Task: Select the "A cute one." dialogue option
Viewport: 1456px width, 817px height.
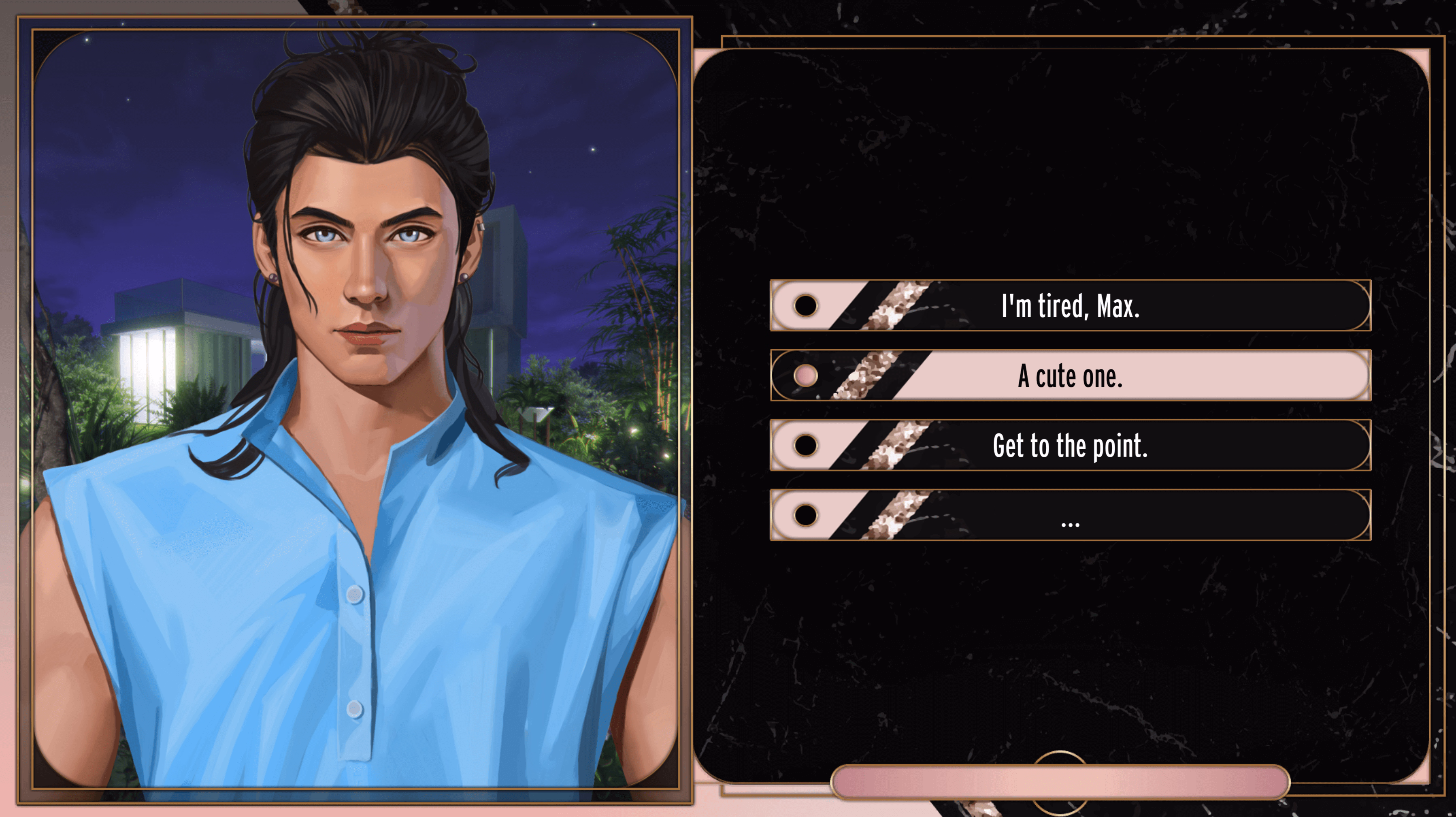Action: (x=1070, y=375)
